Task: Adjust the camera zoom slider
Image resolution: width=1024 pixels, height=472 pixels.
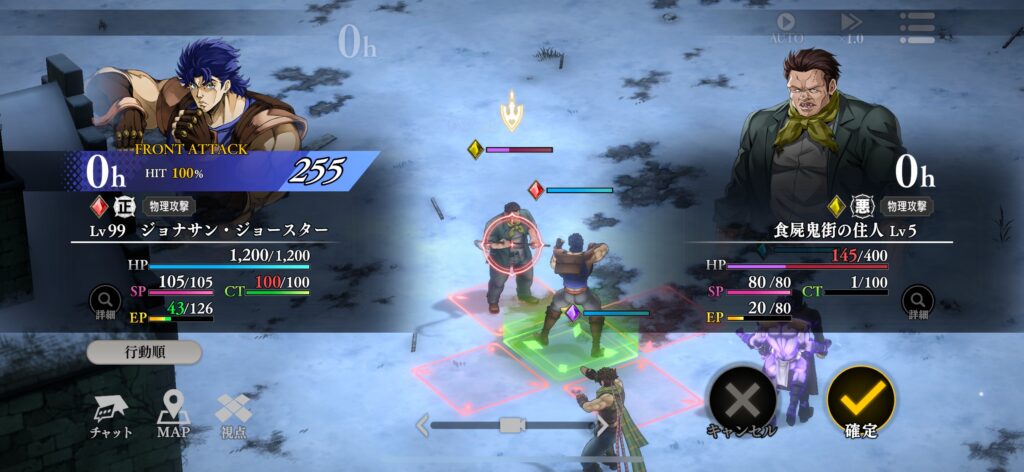Action: tap(511, 426)
